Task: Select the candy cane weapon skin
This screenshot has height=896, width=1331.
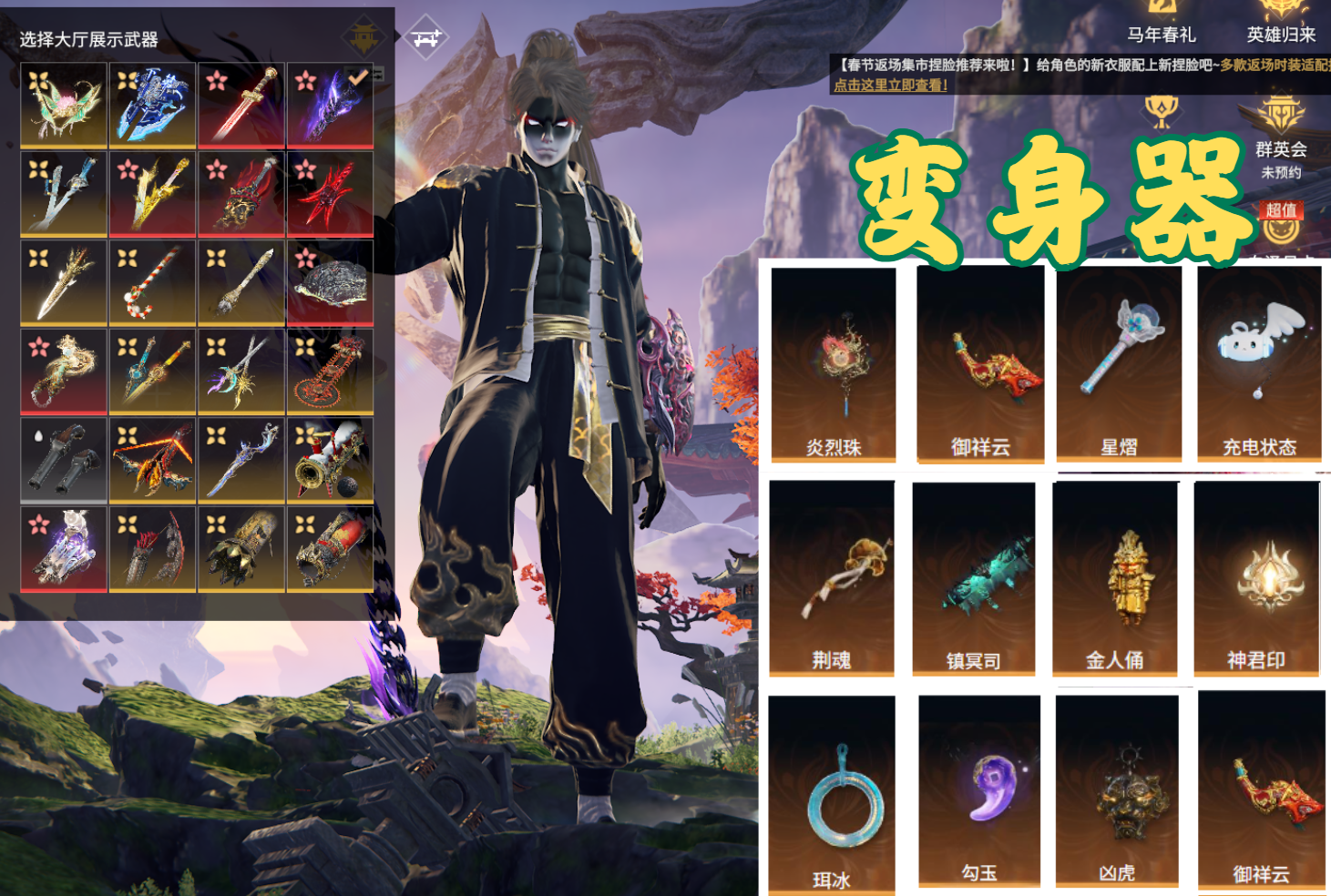Action: 152,282
